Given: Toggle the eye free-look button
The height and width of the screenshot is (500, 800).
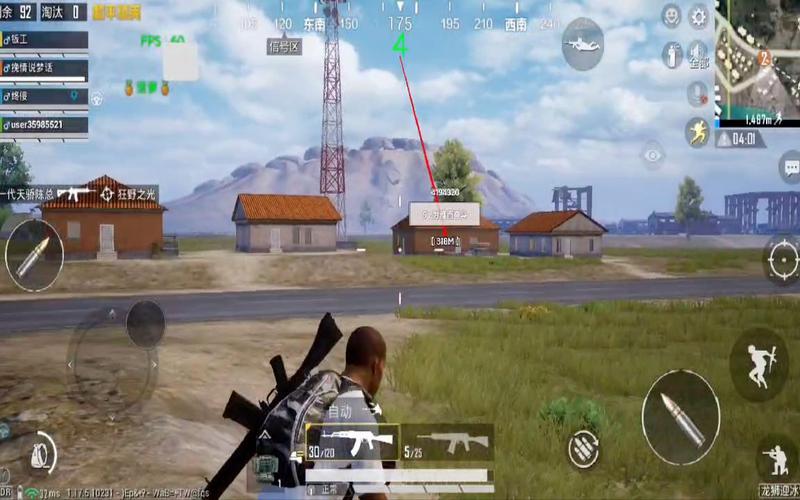Looking at the screenshot, I should tap(653, 155).
